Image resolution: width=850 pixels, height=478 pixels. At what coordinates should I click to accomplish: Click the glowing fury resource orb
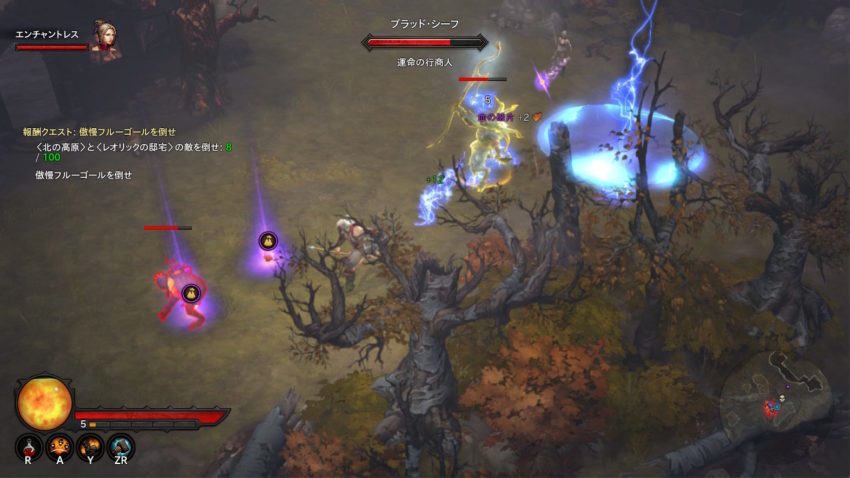click(x=44, y=400)
